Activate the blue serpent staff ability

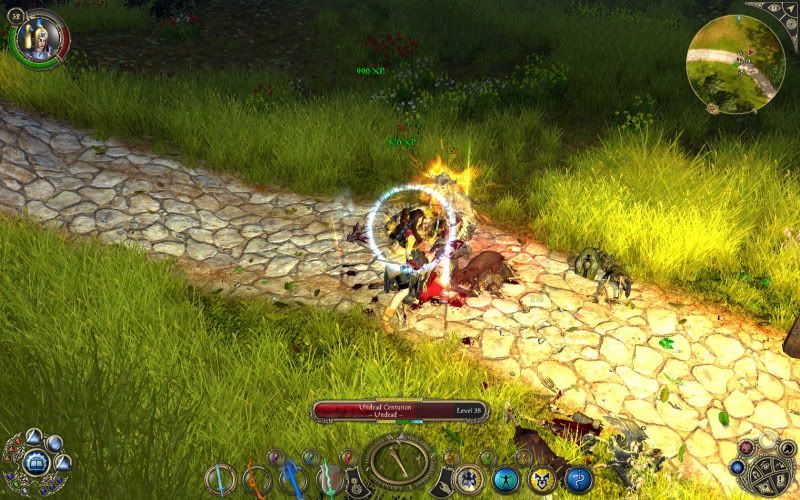point(579,480)
